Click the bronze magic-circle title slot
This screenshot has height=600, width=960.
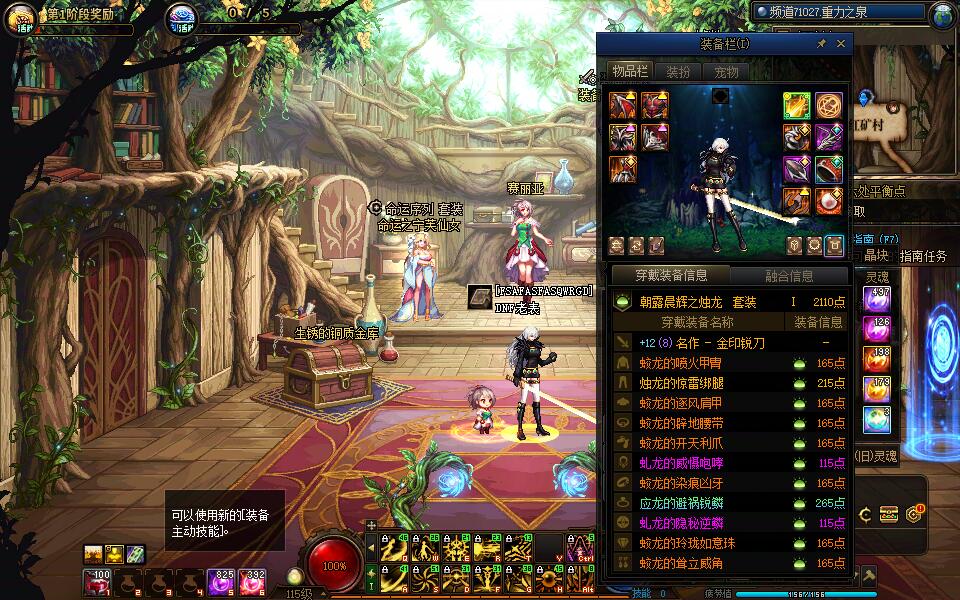click(x=828, y=106)
